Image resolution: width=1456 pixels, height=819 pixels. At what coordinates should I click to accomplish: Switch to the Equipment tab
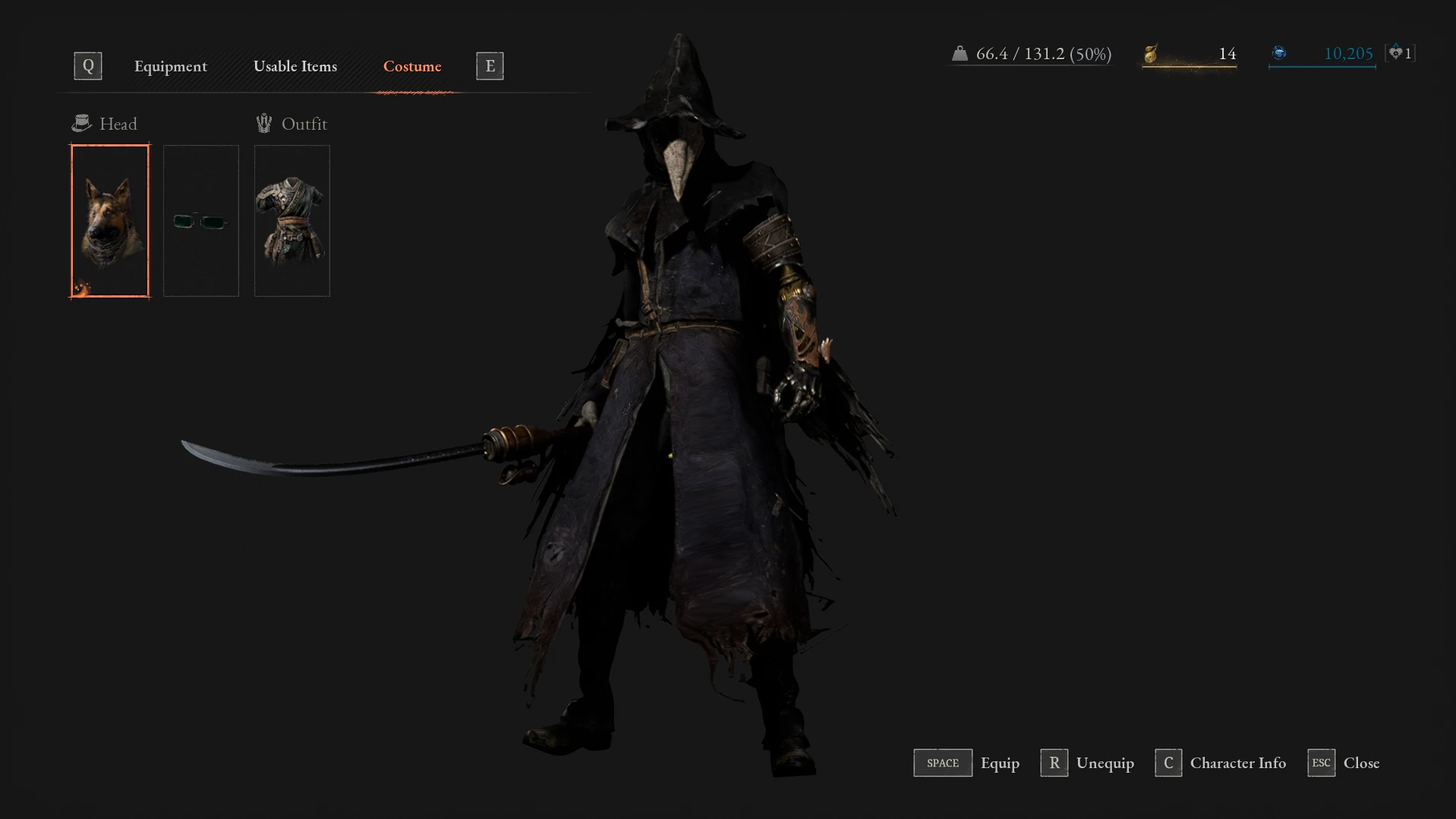(x=170, y=66)
